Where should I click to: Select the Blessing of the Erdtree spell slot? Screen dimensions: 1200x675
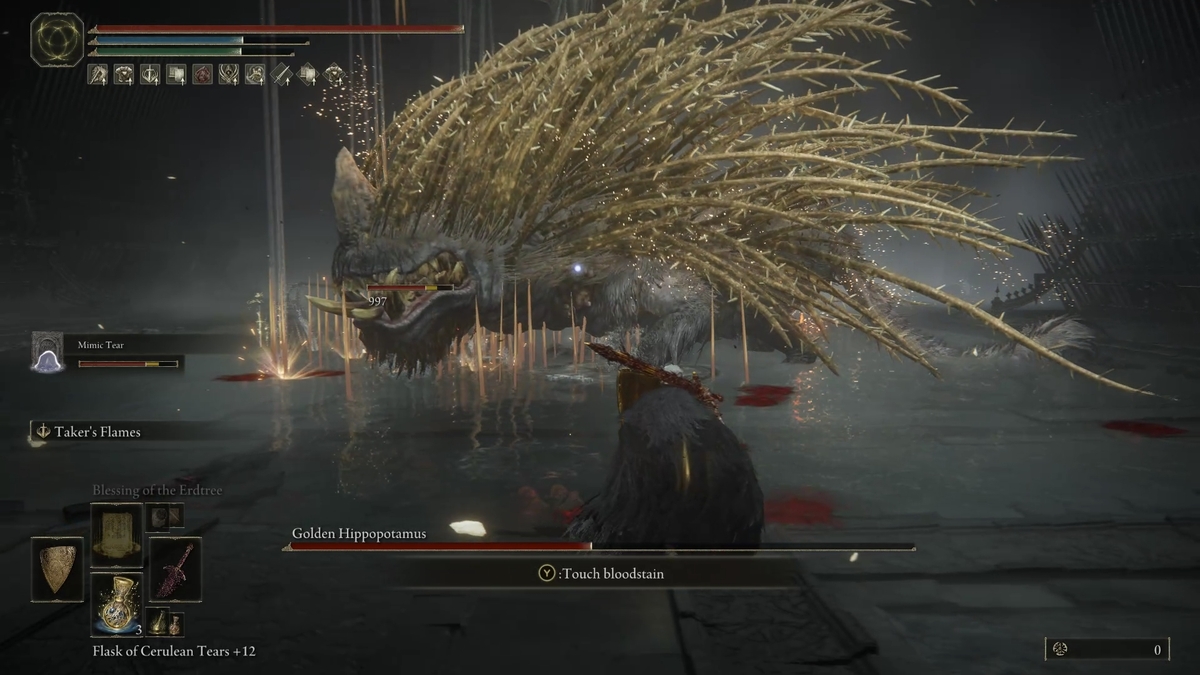pyautogui.click(x=117, y=534)
